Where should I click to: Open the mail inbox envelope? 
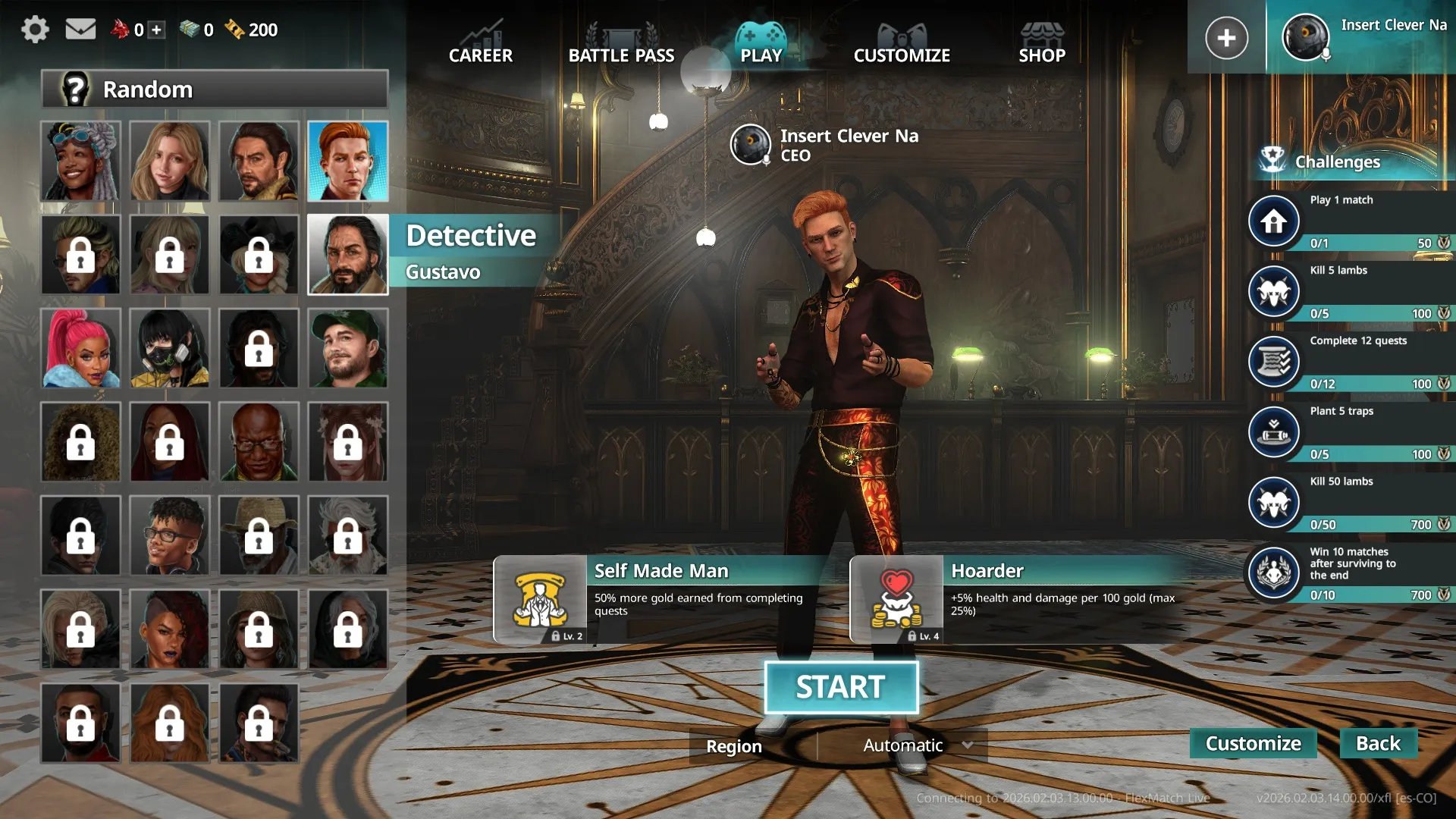click(80, 30)
